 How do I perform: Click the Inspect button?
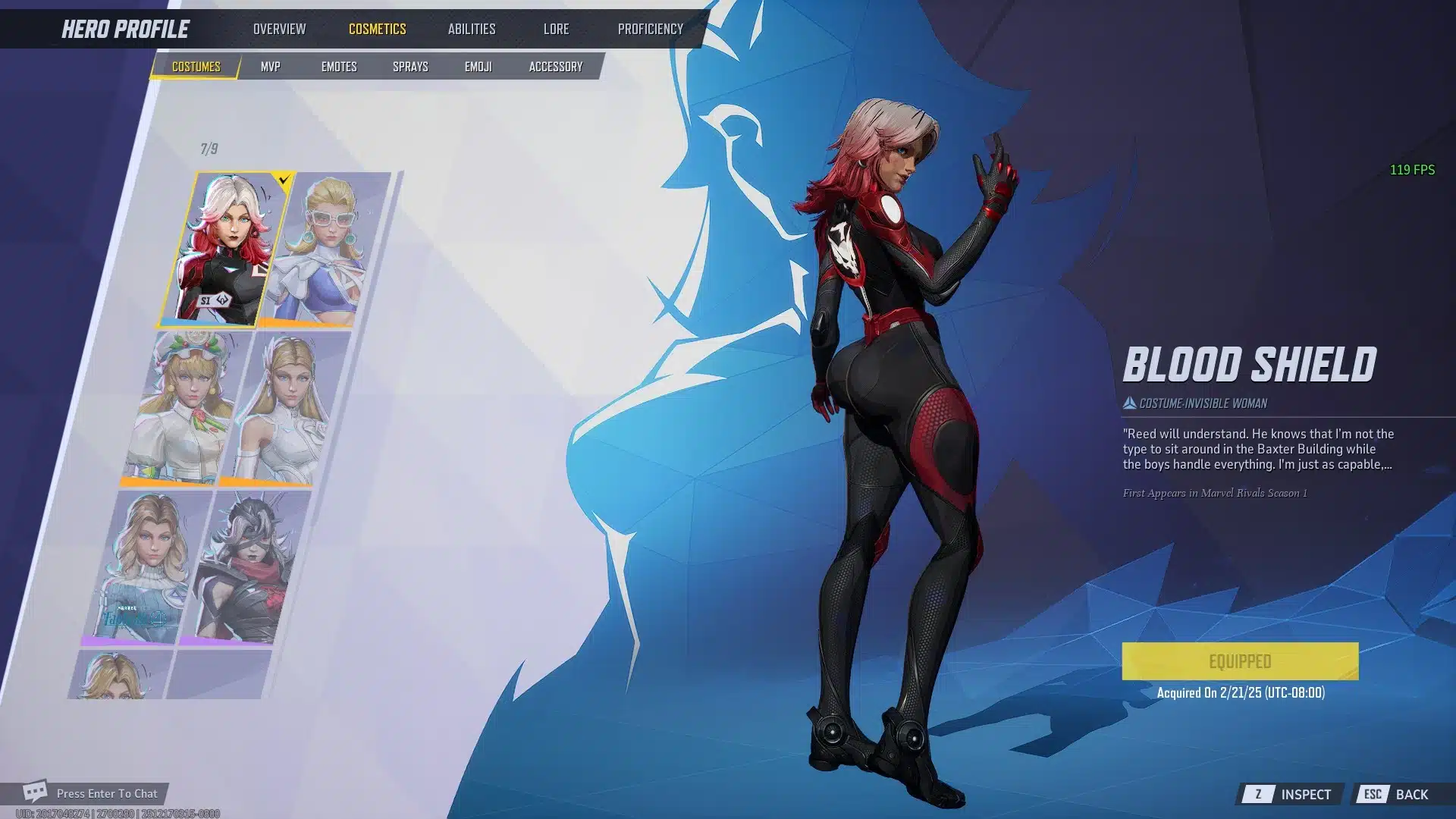pyautogui.click(x=1292, y=794)
